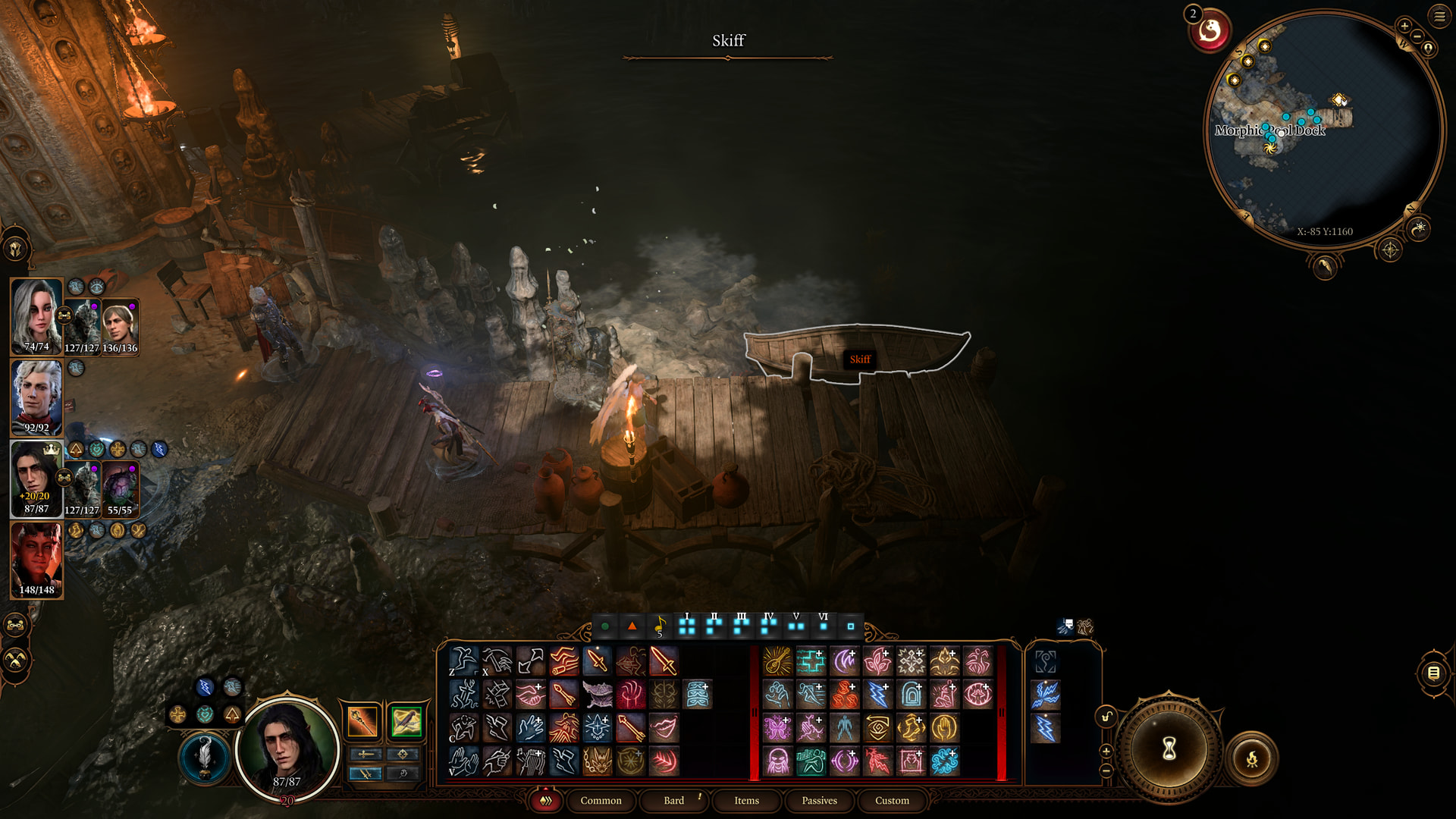Choose Shadowheart's portrait with 74/74 health
This screenshot has height=819, width=1456.
pyautogui.click(x=36, y=315)
